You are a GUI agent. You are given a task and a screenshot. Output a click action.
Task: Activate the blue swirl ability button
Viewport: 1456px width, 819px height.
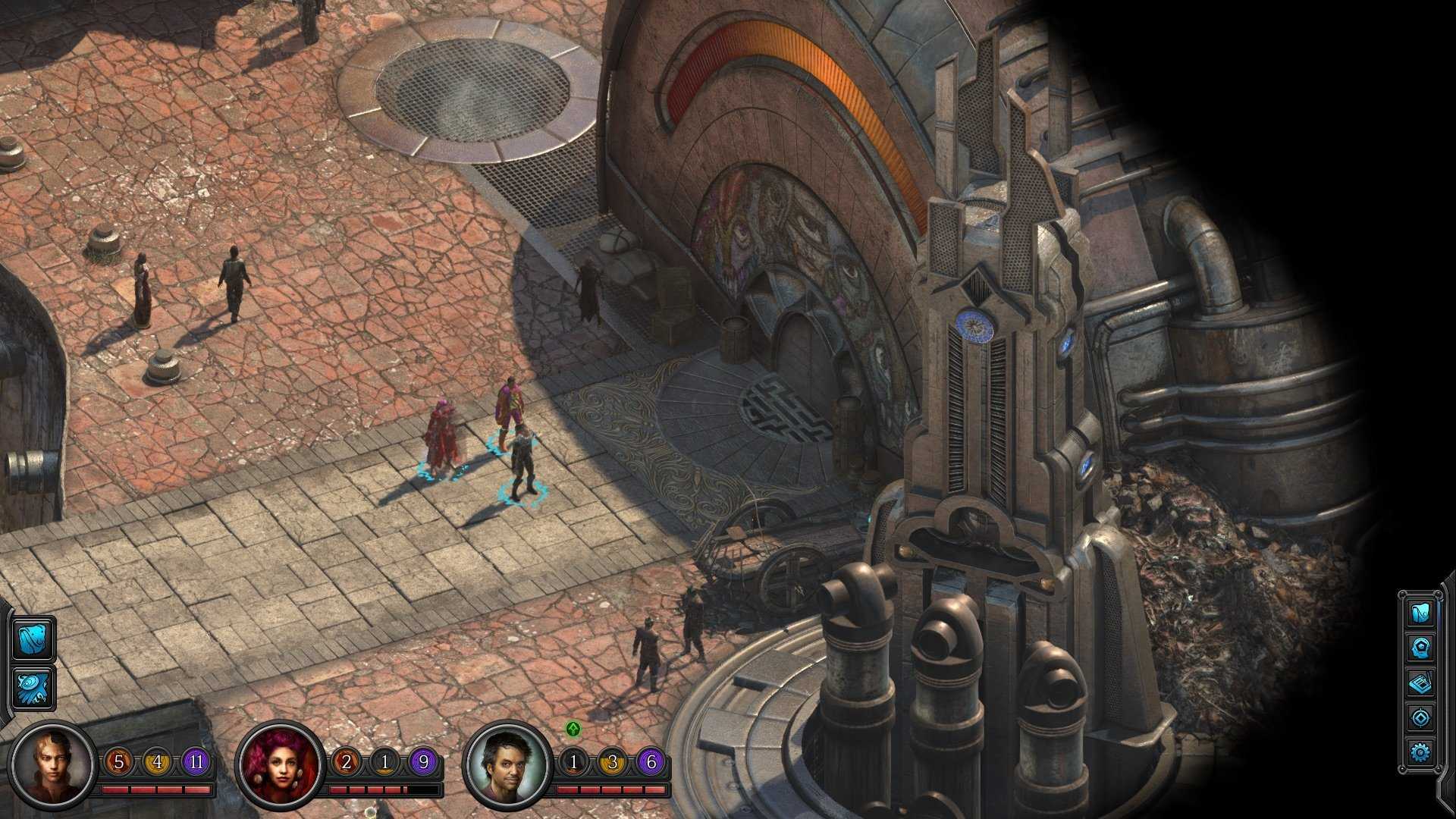pos(33,687)
